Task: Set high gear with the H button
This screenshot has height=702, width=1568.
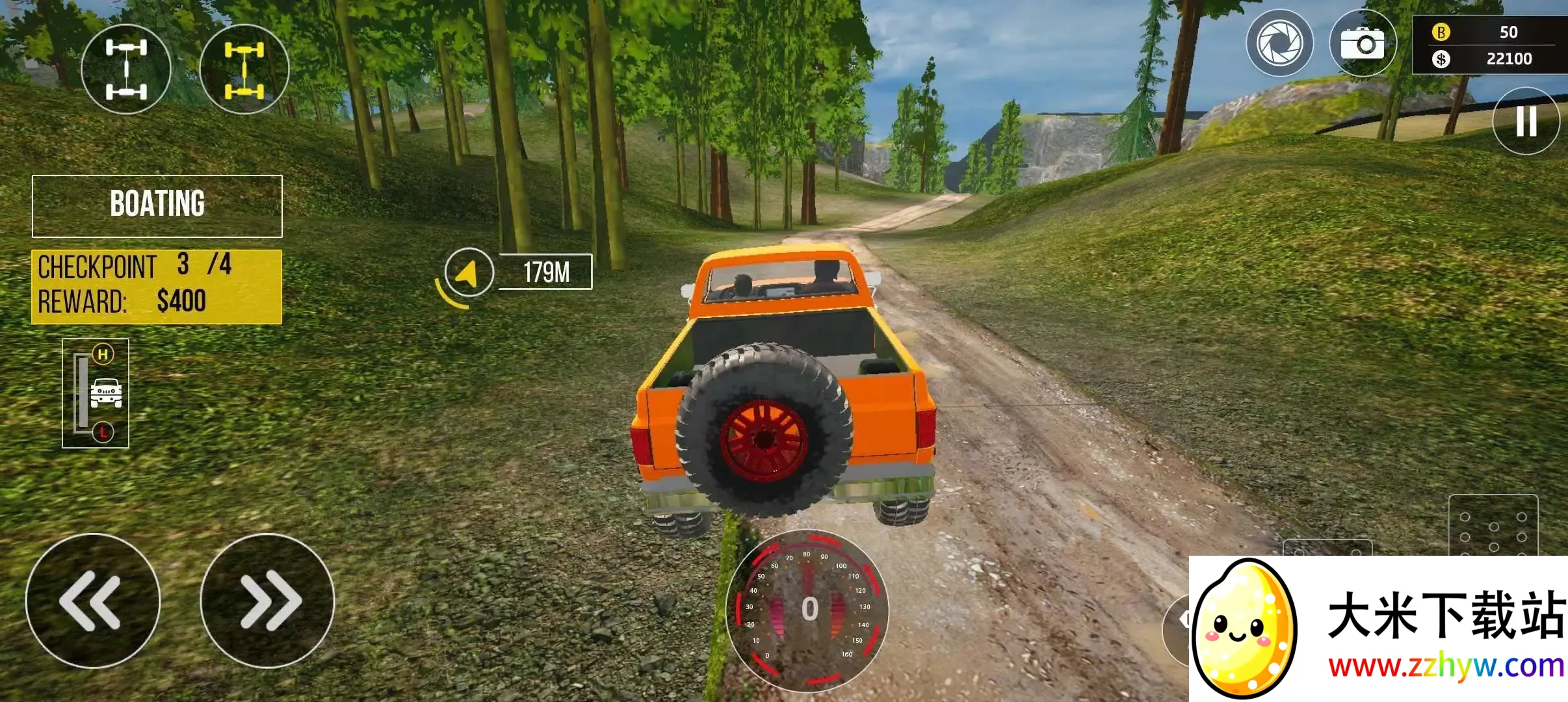Action: (103, 354)
